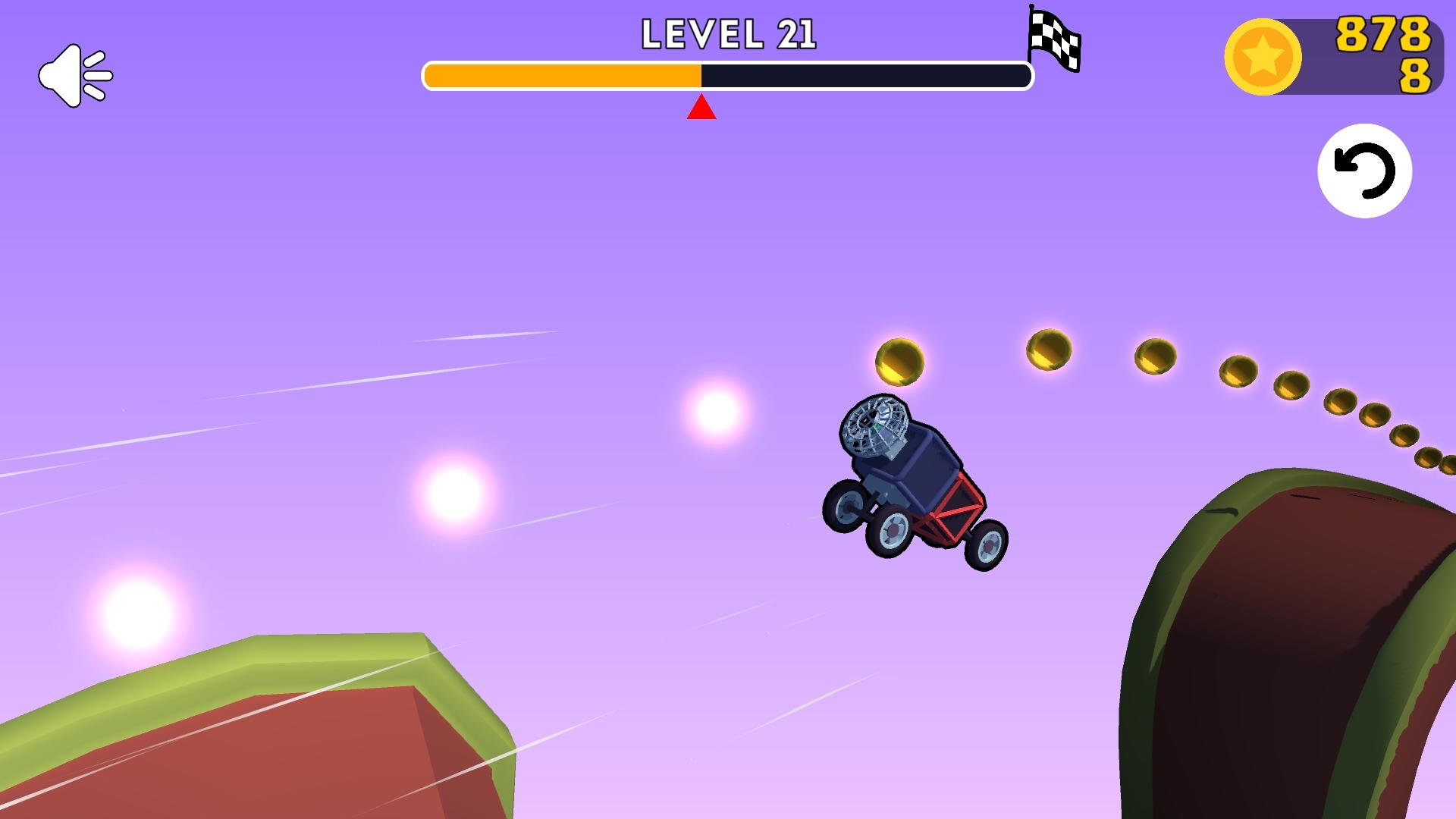Click the orange filled portion of progress

561,76
